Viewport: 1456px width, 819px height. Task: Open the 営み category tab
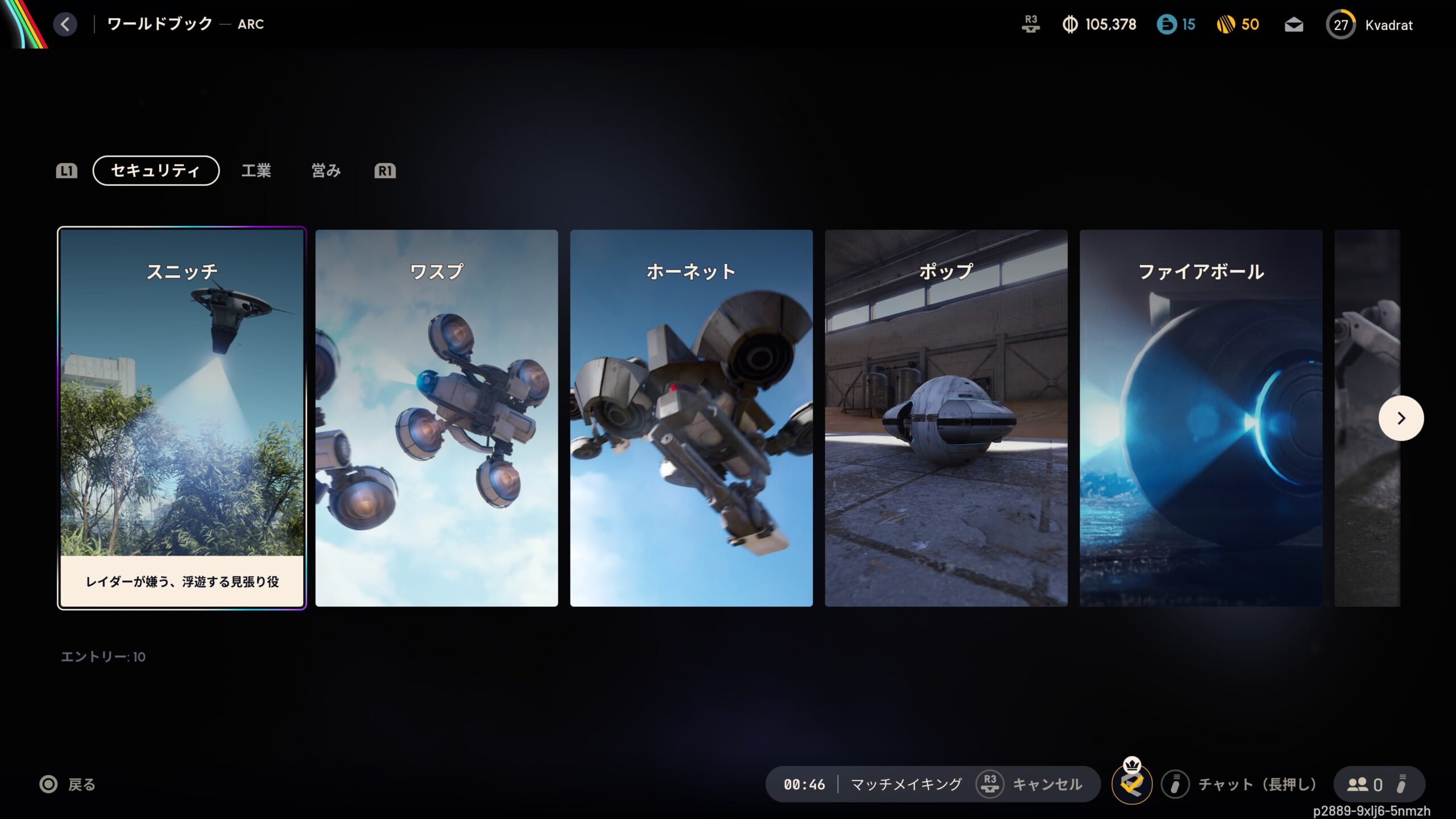click(326, 171)
